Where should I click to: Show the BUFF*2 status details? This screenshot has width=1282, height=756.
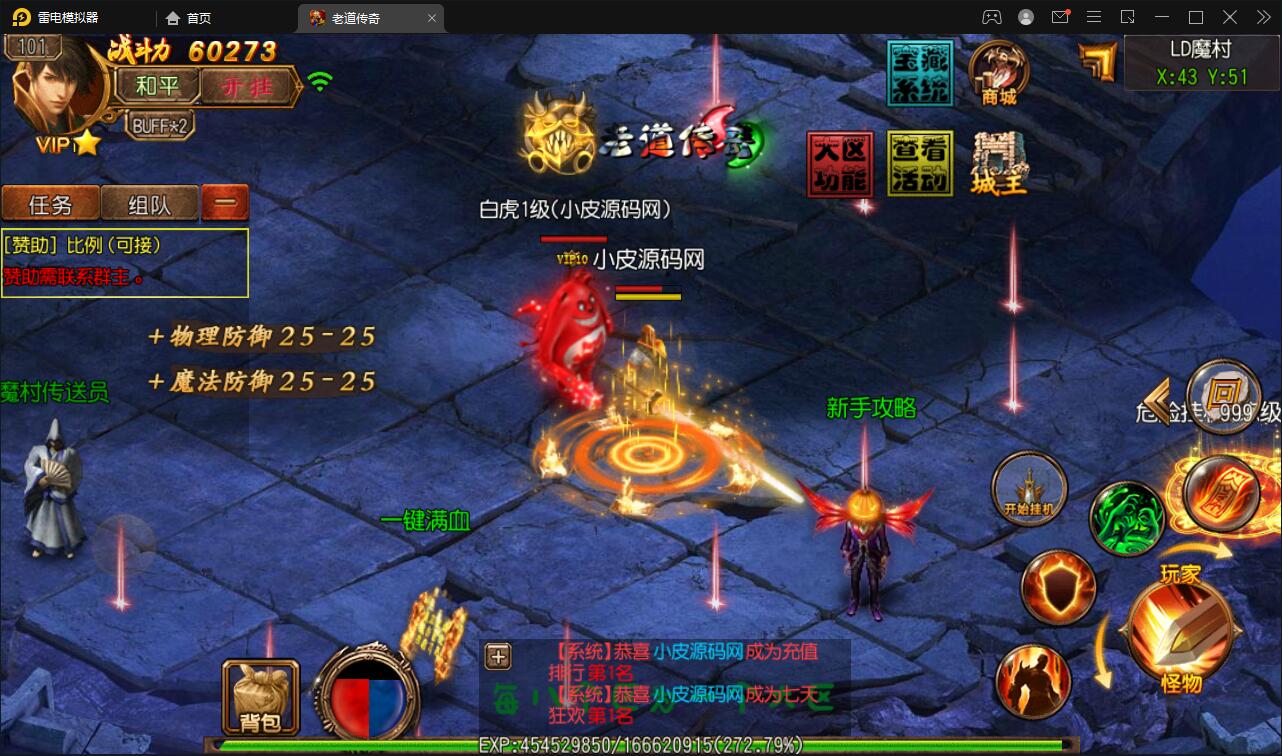160,125
